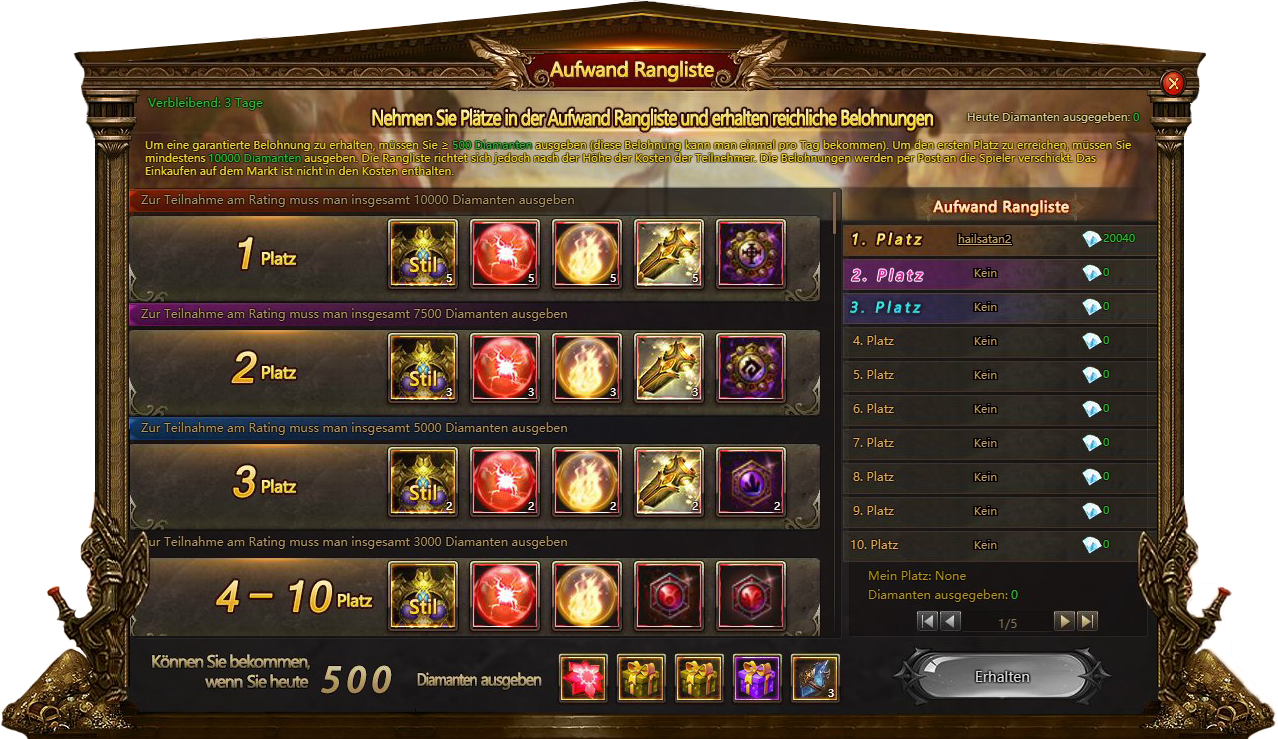Inspect the 1 Platz golden weapon reward
This screenshot has height=739, width=1278.
coord(669,254)
